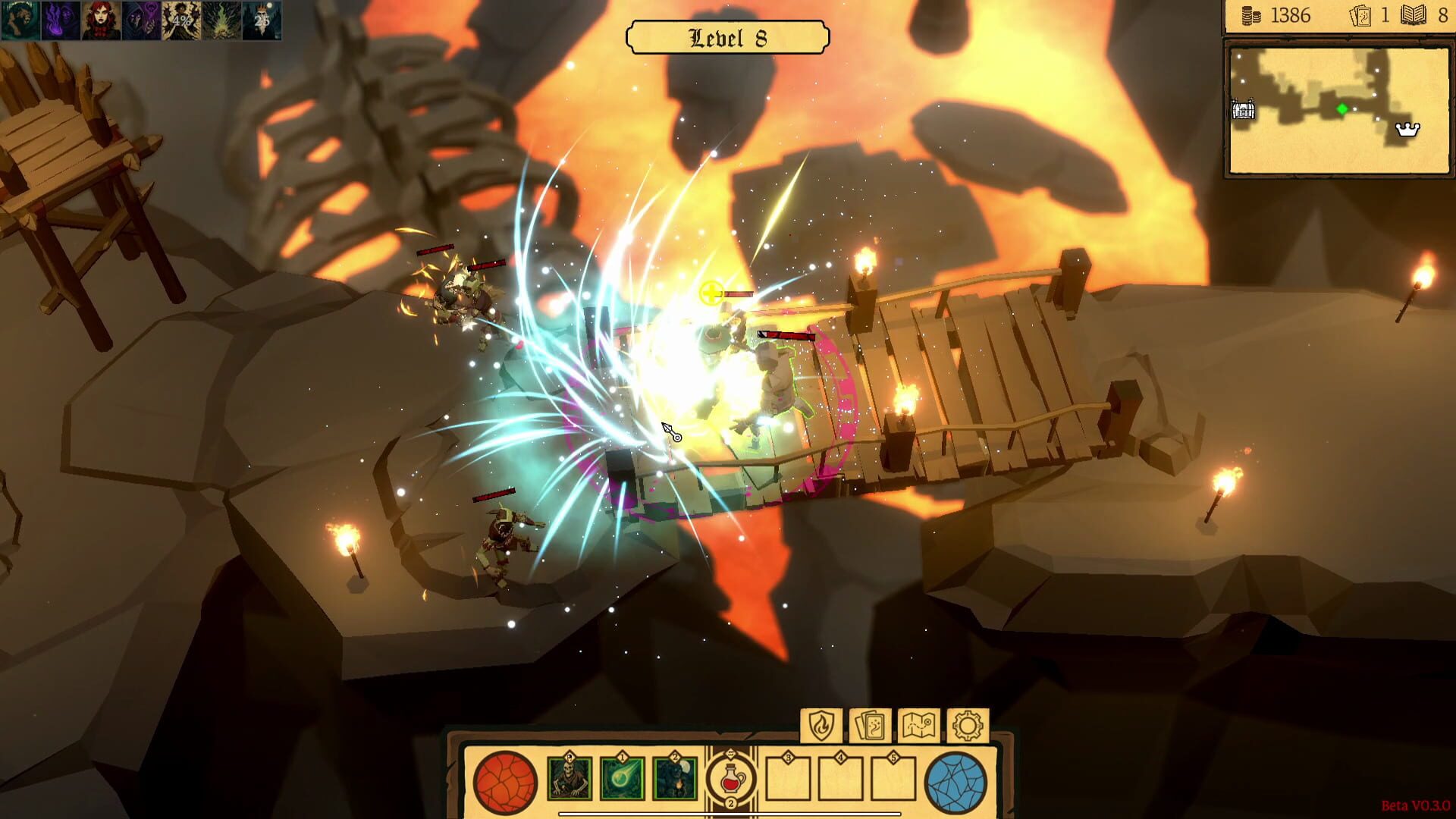Click the crown boss marker on minimap
This screenshot has height=819, width=1456.
(1407, 130)
